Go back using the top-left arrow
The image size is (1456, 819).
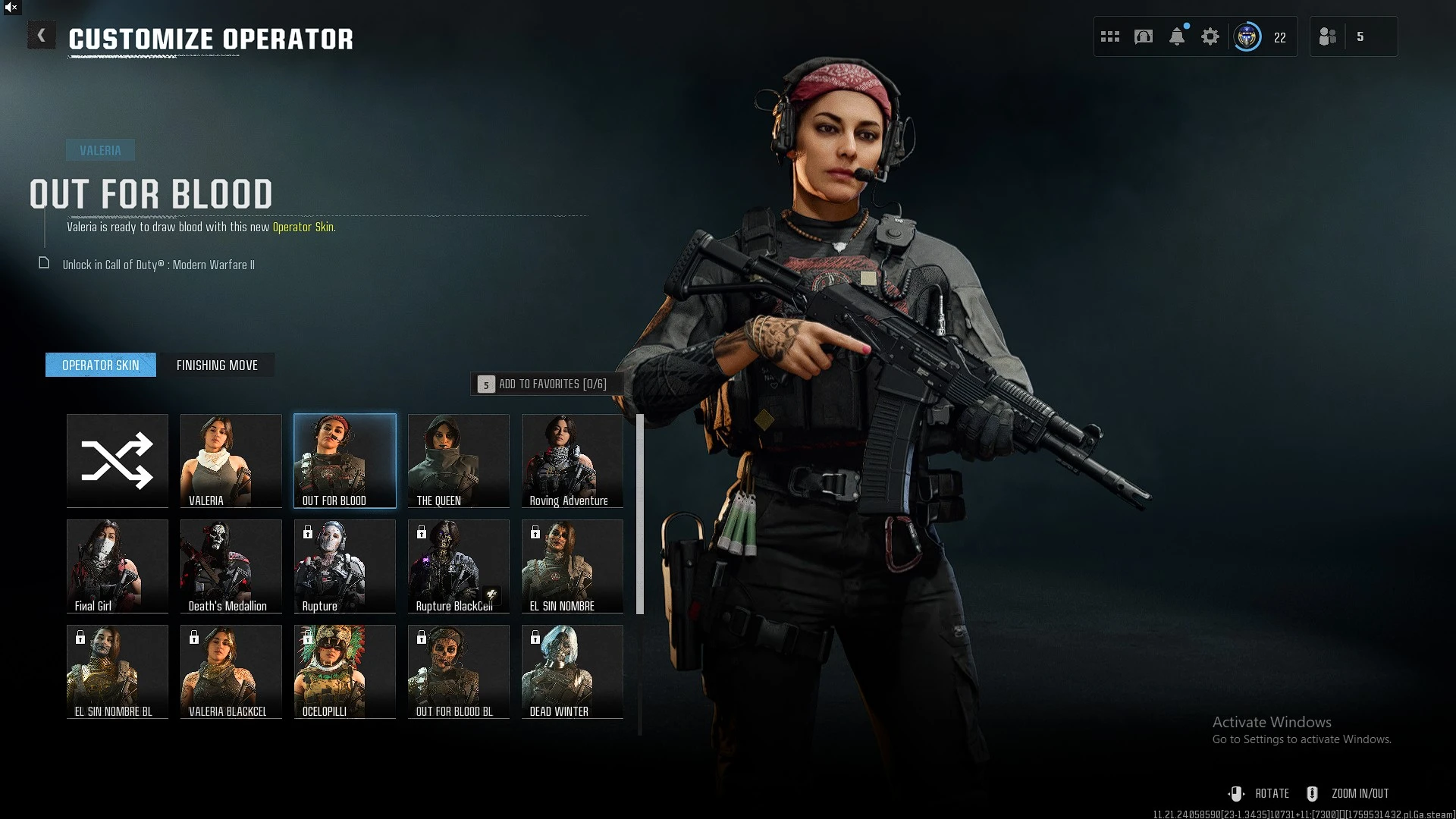tap(42, 36)
